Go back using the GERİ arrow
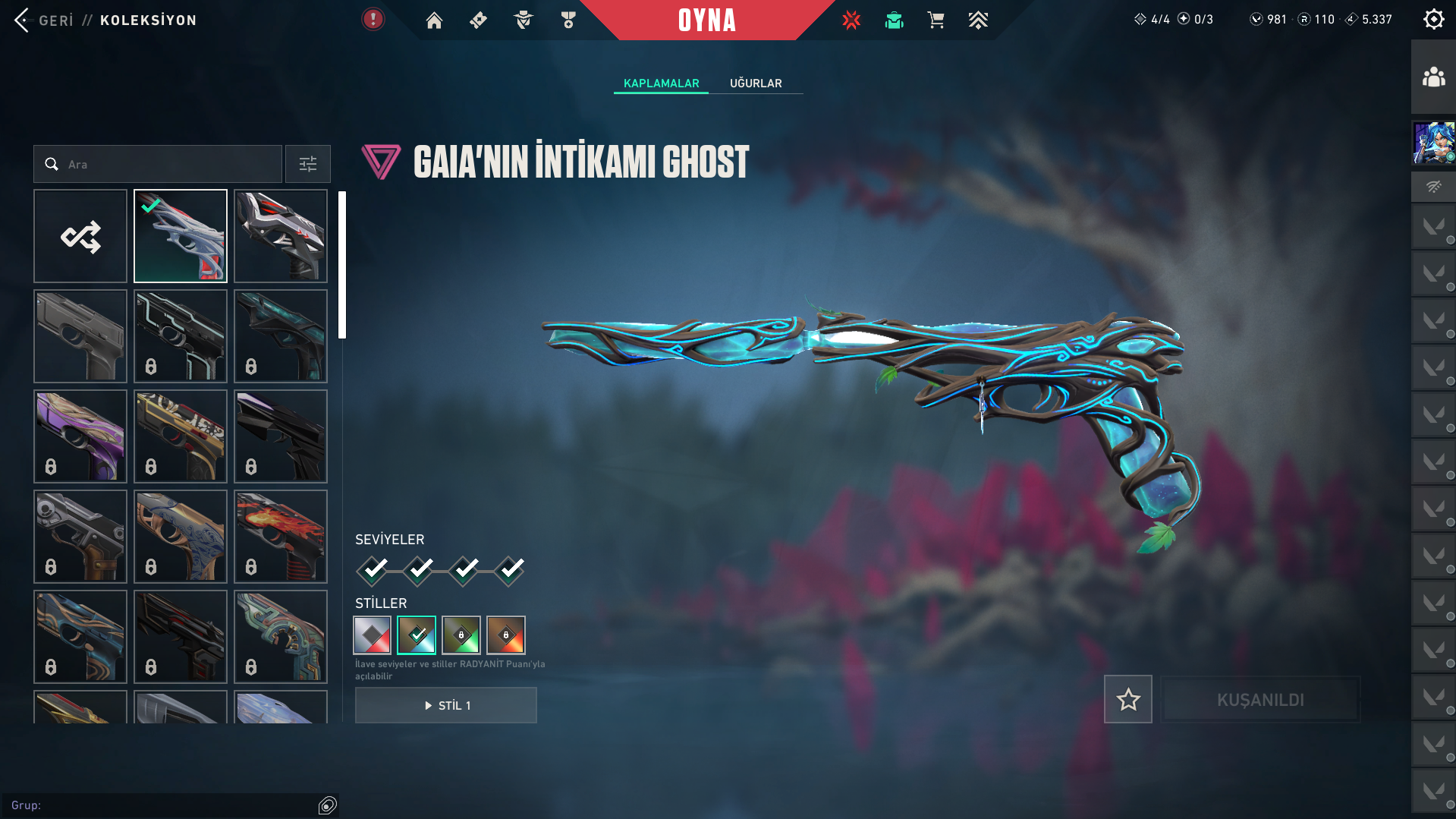Viewport: 1456px width, 819px height. pos(23,20)
